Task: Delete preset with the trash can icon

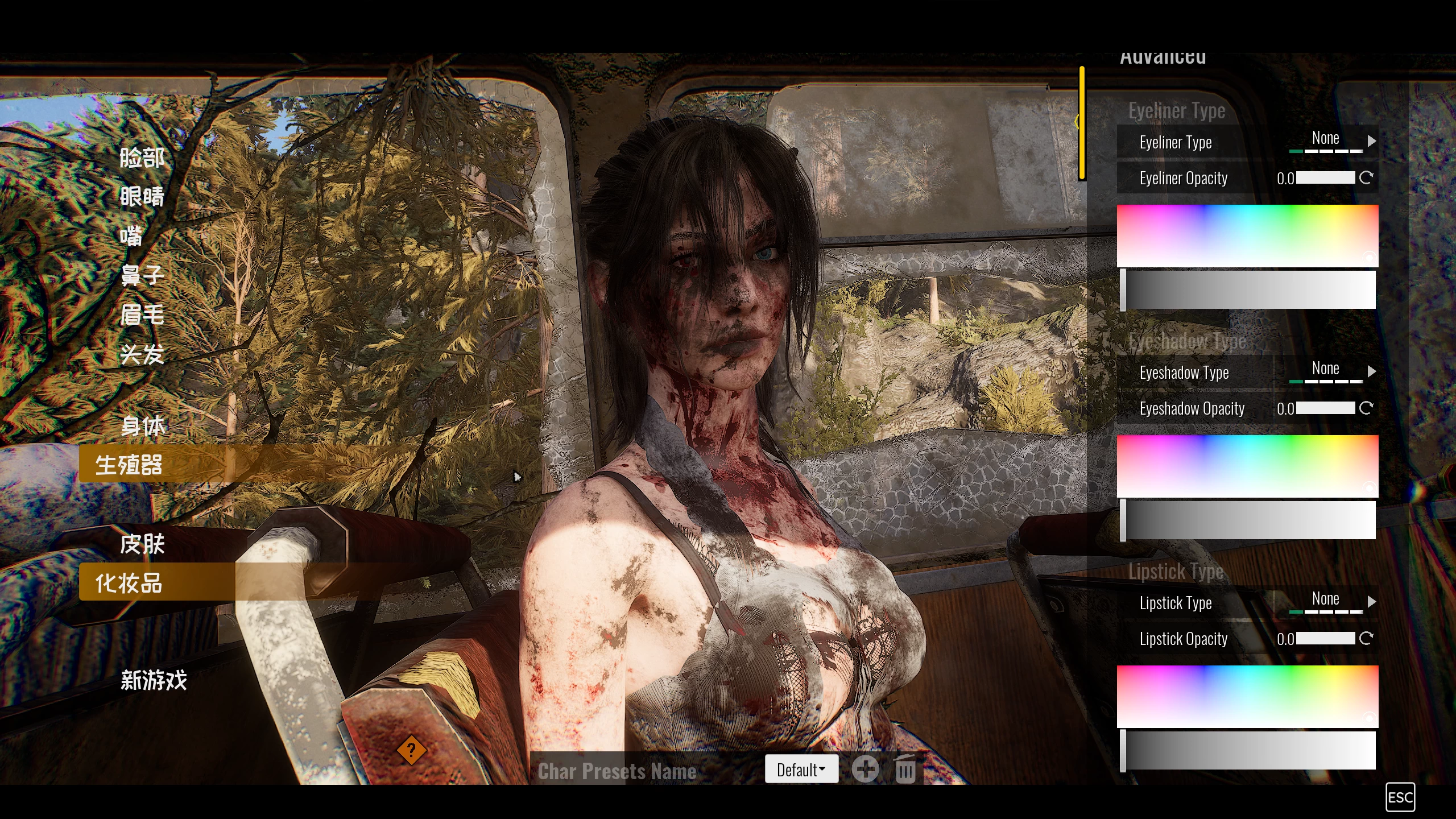Action: (x=905, y=770)
